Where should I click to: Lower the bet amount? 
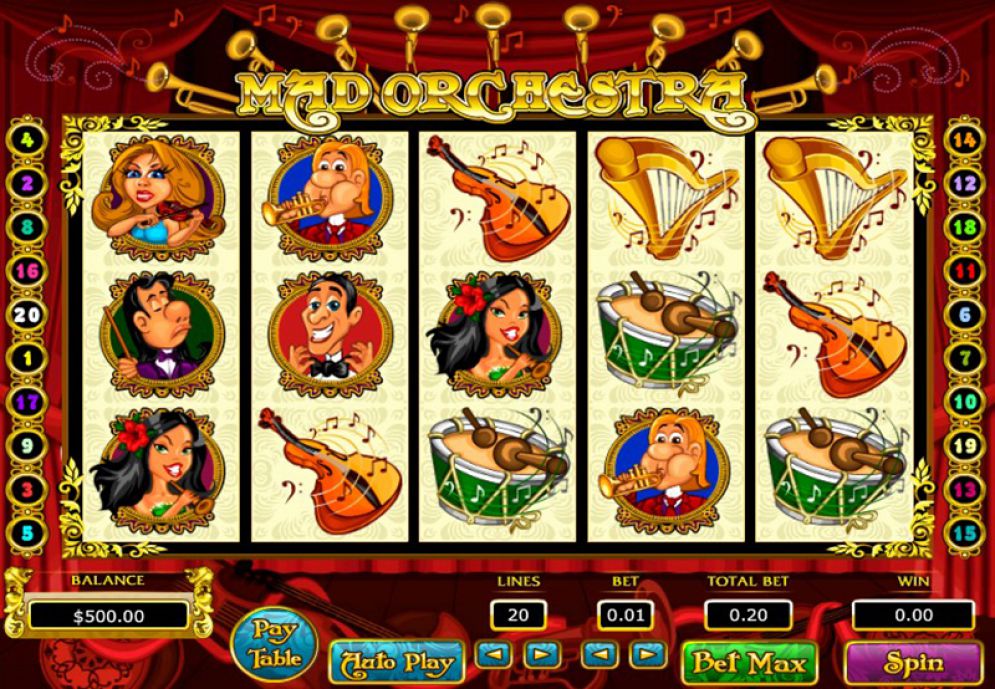(601, 655)
